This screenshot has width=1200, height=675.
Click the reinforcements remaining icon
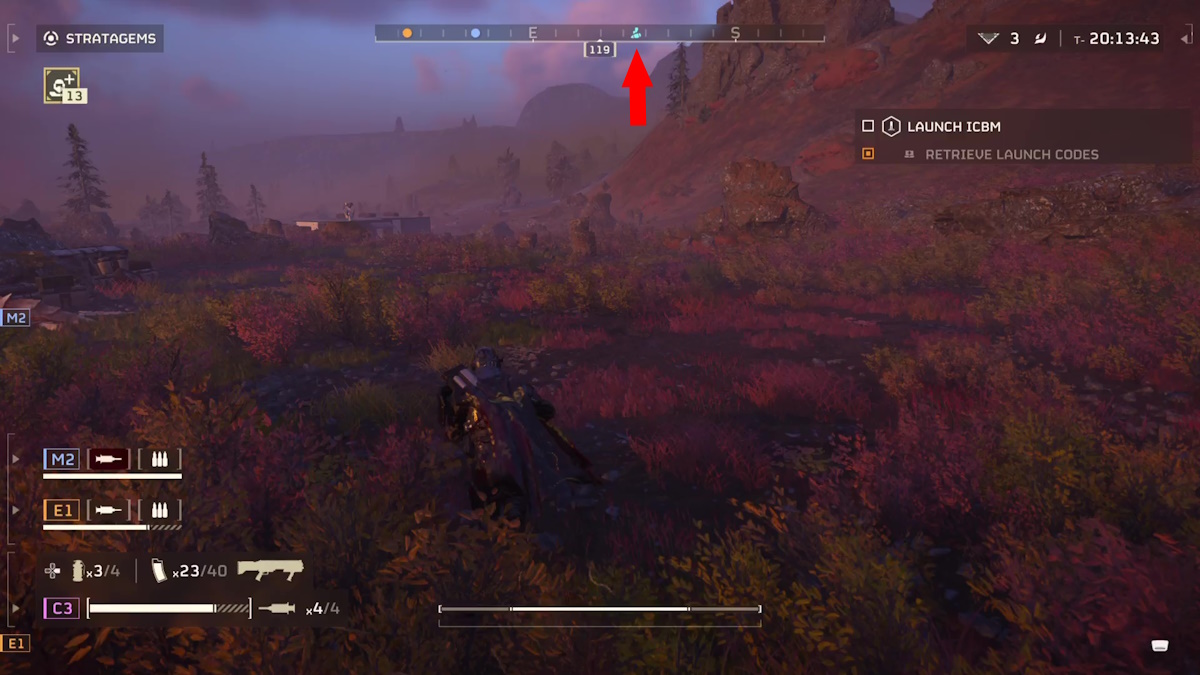(x=989, y=39)
